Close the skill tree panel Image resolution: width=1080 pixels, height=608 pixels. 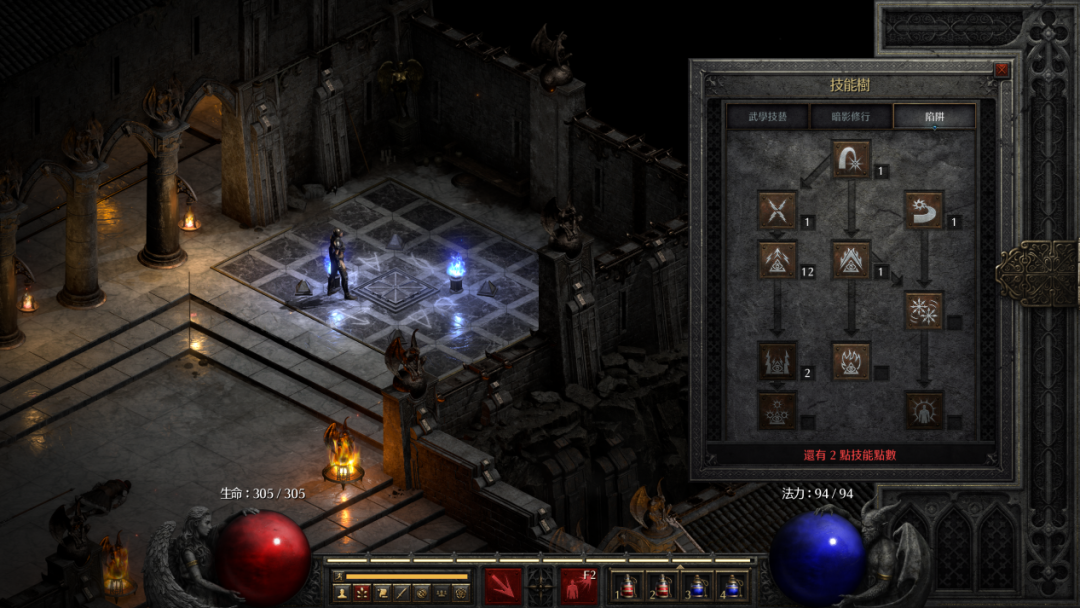[1001, 70]
